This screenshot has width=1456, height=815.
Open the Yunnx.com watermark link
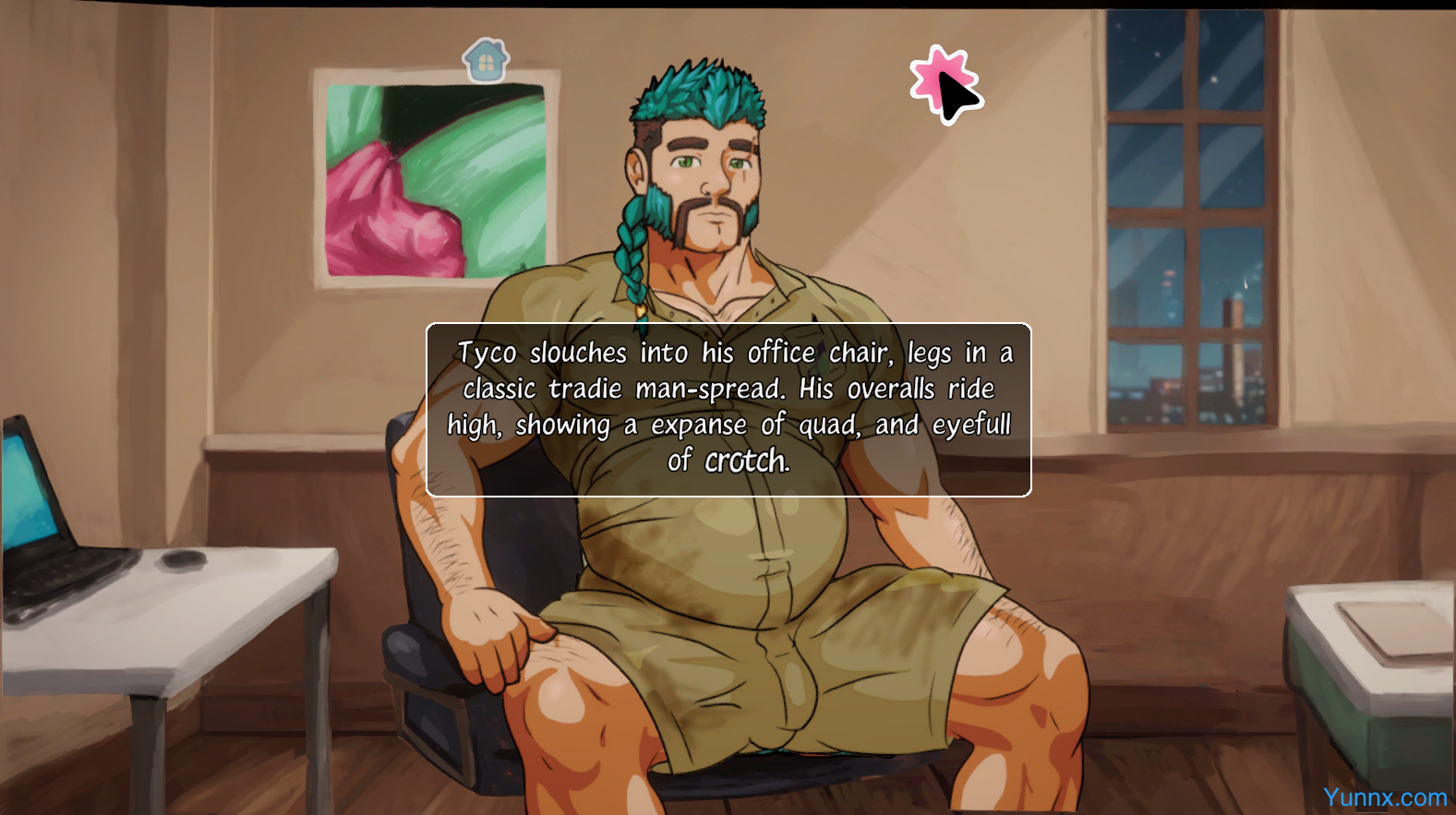1384,797
